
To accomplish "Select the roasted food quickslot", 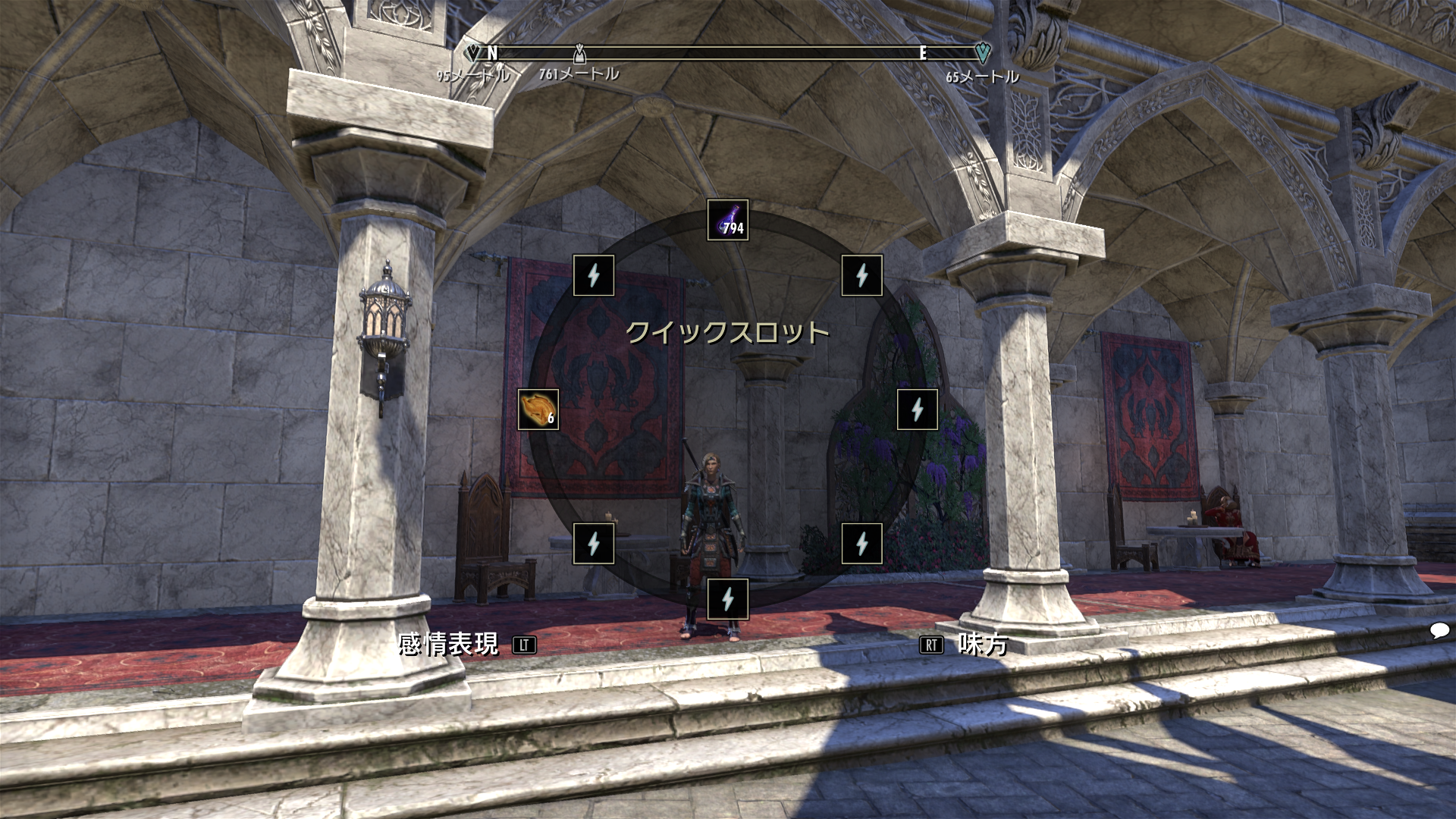I will 538,409.
